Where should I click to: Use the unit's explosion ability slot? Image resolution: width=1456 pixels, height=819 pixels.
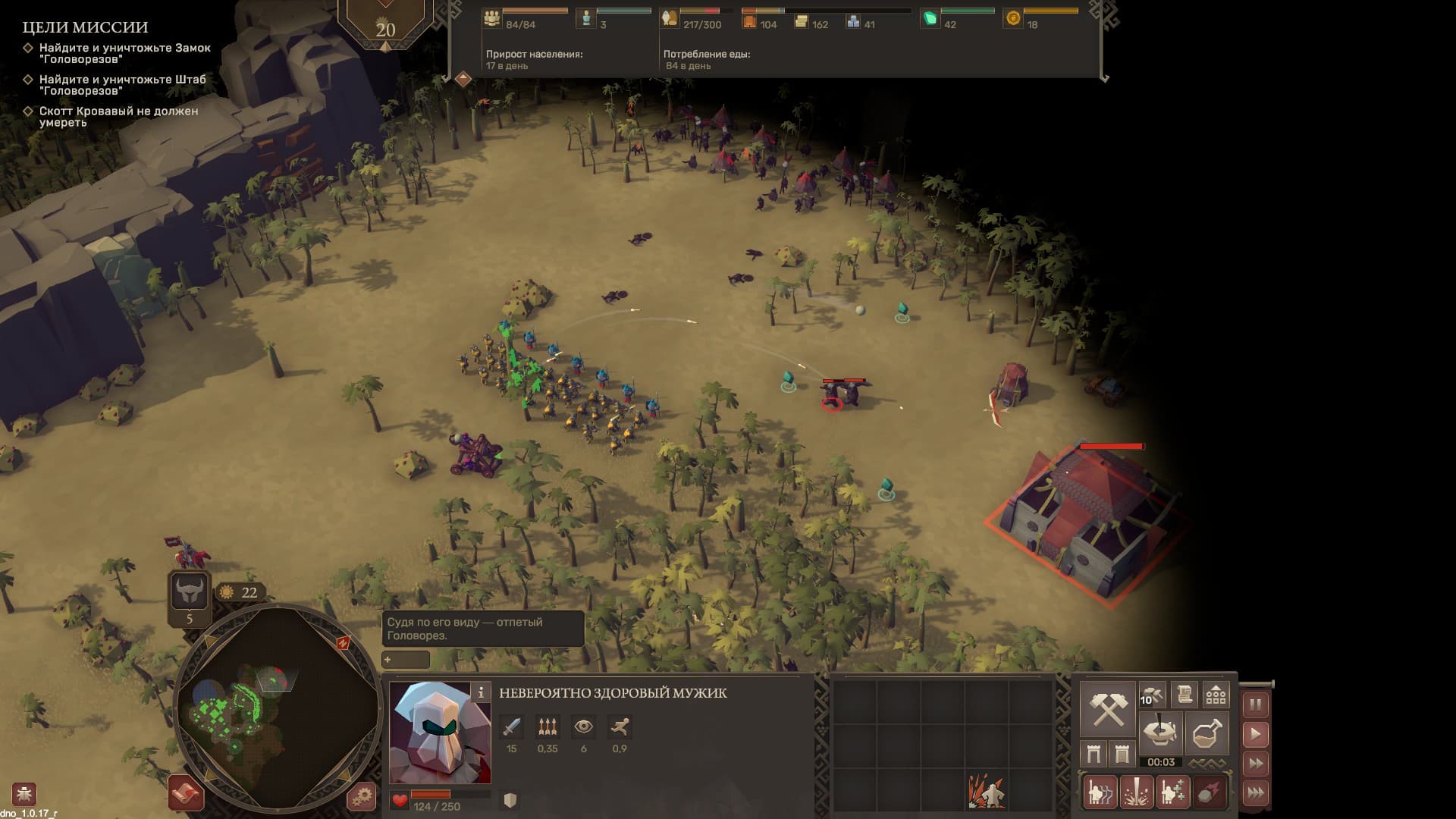pos(986,792)
